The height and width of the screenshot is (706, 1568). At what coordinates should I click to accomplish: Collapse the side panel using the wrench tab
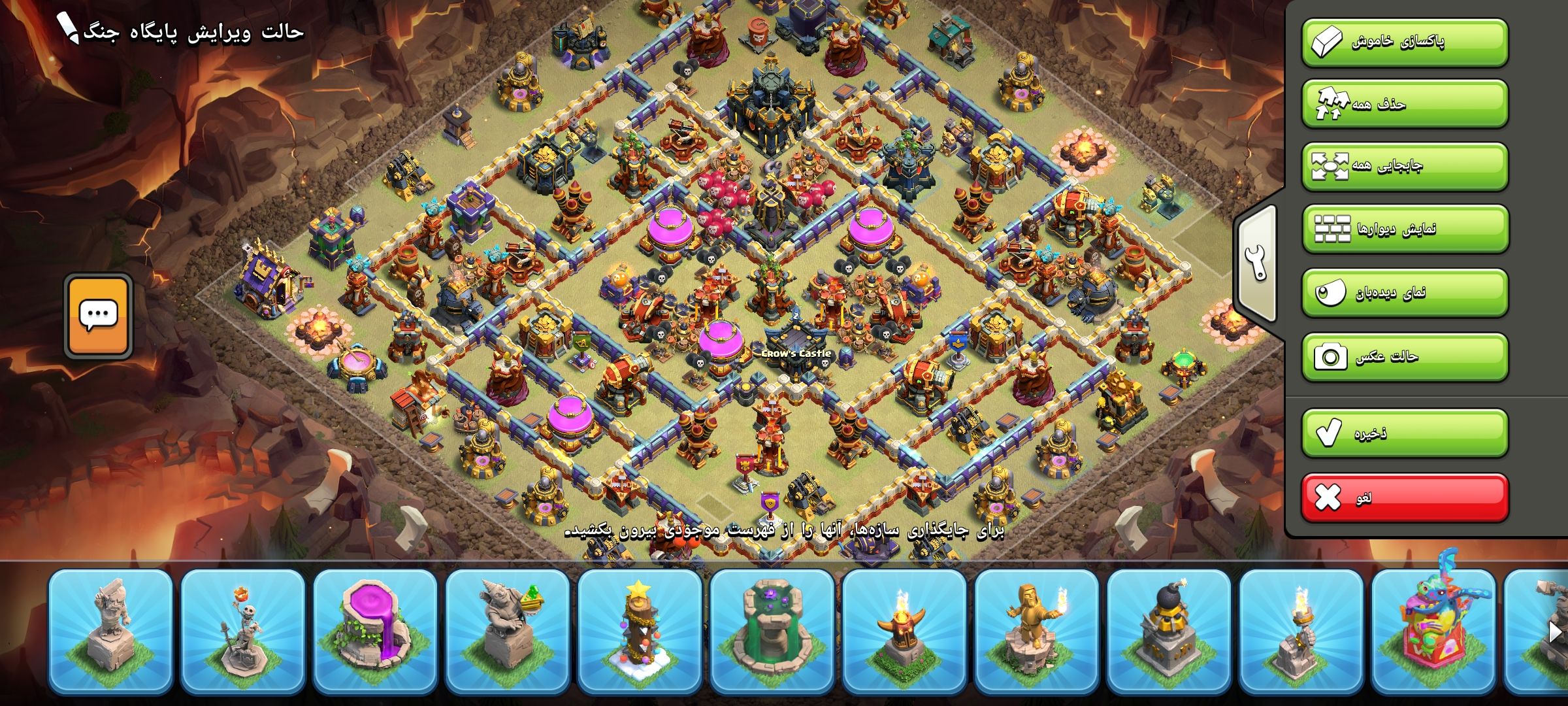coord(1256,263)
